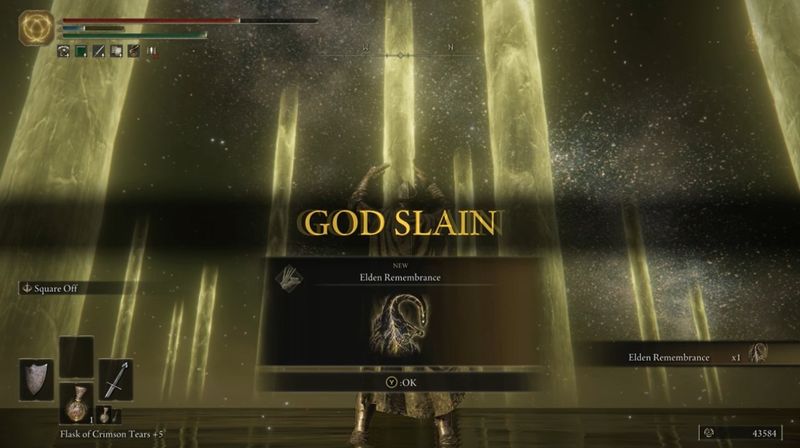Click the green square status buff icon

82,51
